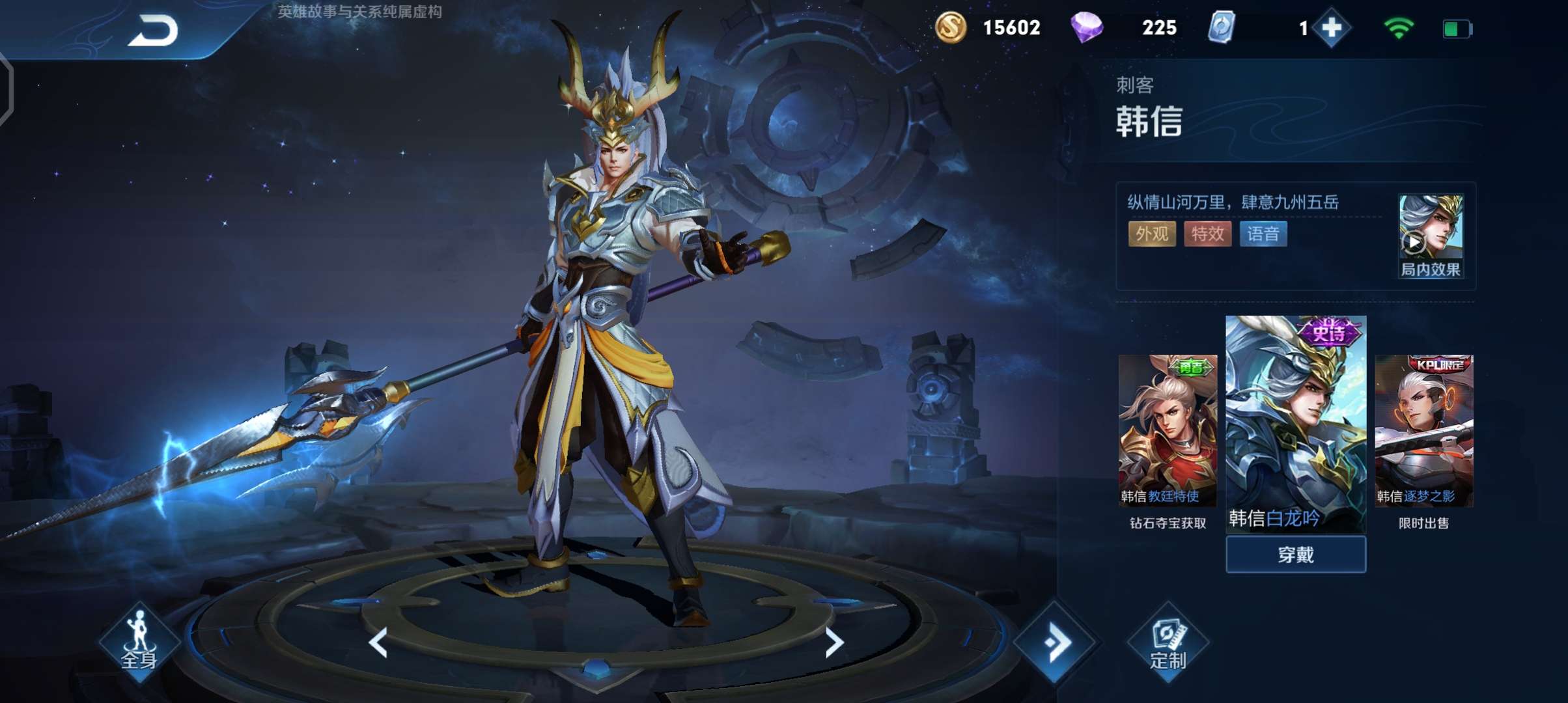This screenshot has height=703, width=1568.
Task: Equip the skin with 穿戴 button
Action: 1296,555
